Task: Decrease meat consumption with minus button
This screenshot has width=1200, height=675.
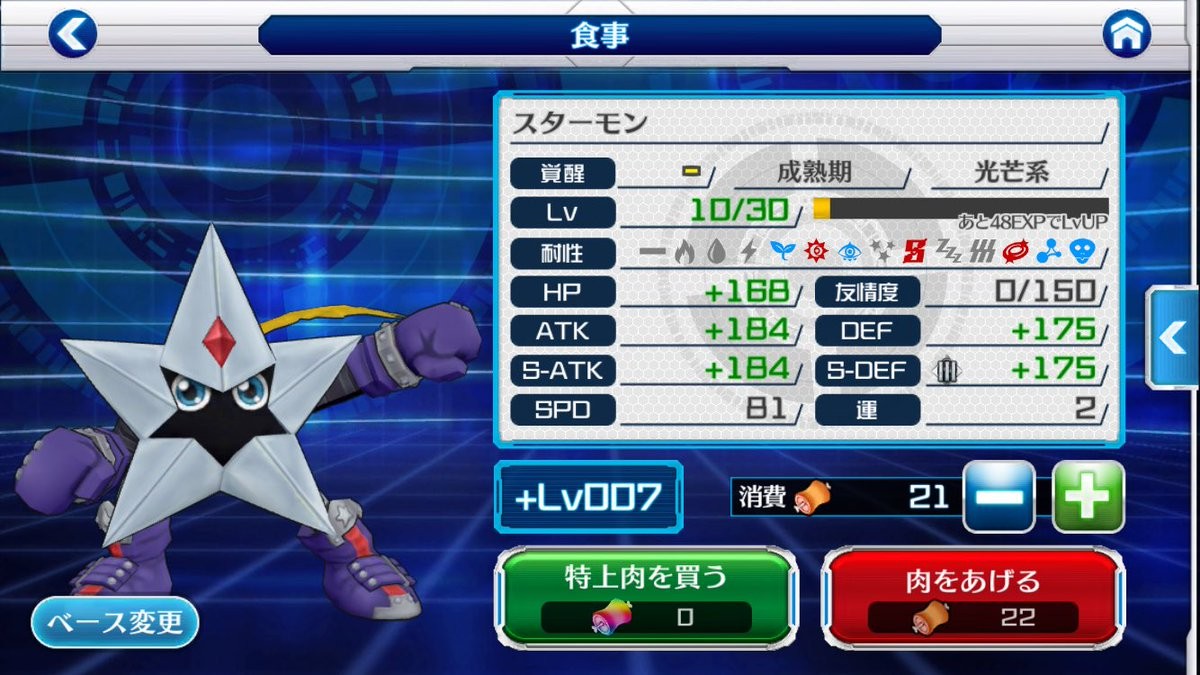Action: [998, 497]
